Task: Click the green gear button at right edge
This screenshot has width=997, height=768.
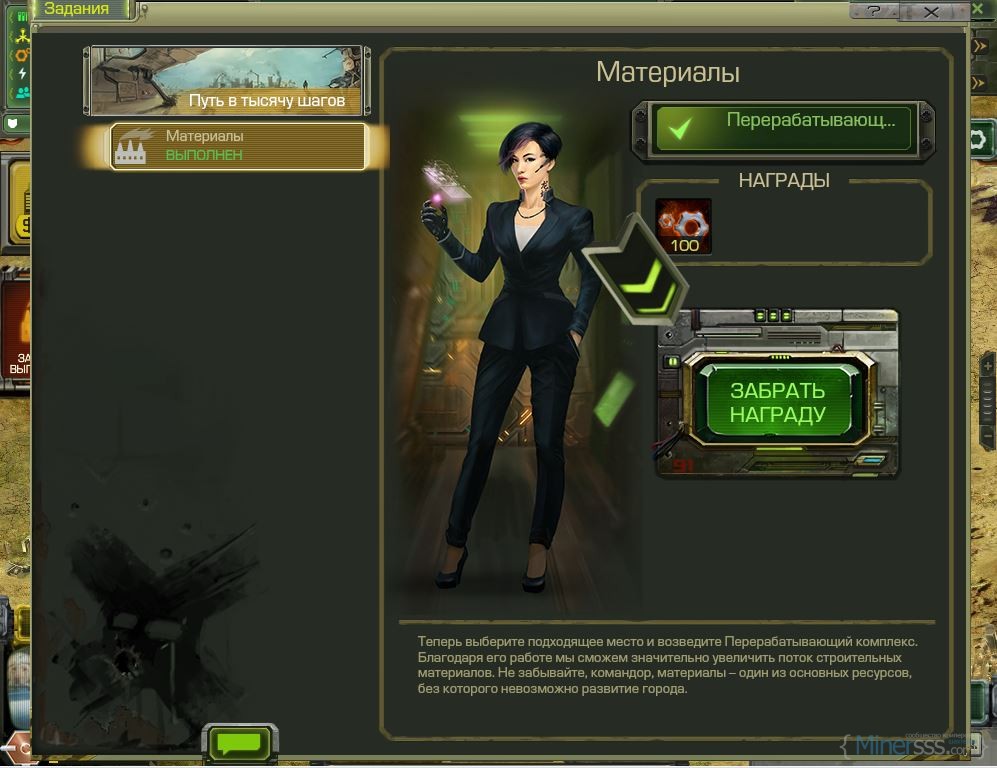Action: click(x=980, y=139)
